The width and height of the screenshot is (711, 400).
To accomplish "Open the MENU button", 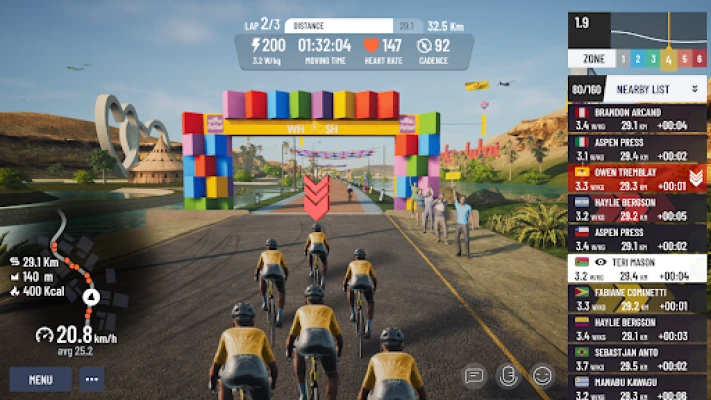I will [40, 379].
